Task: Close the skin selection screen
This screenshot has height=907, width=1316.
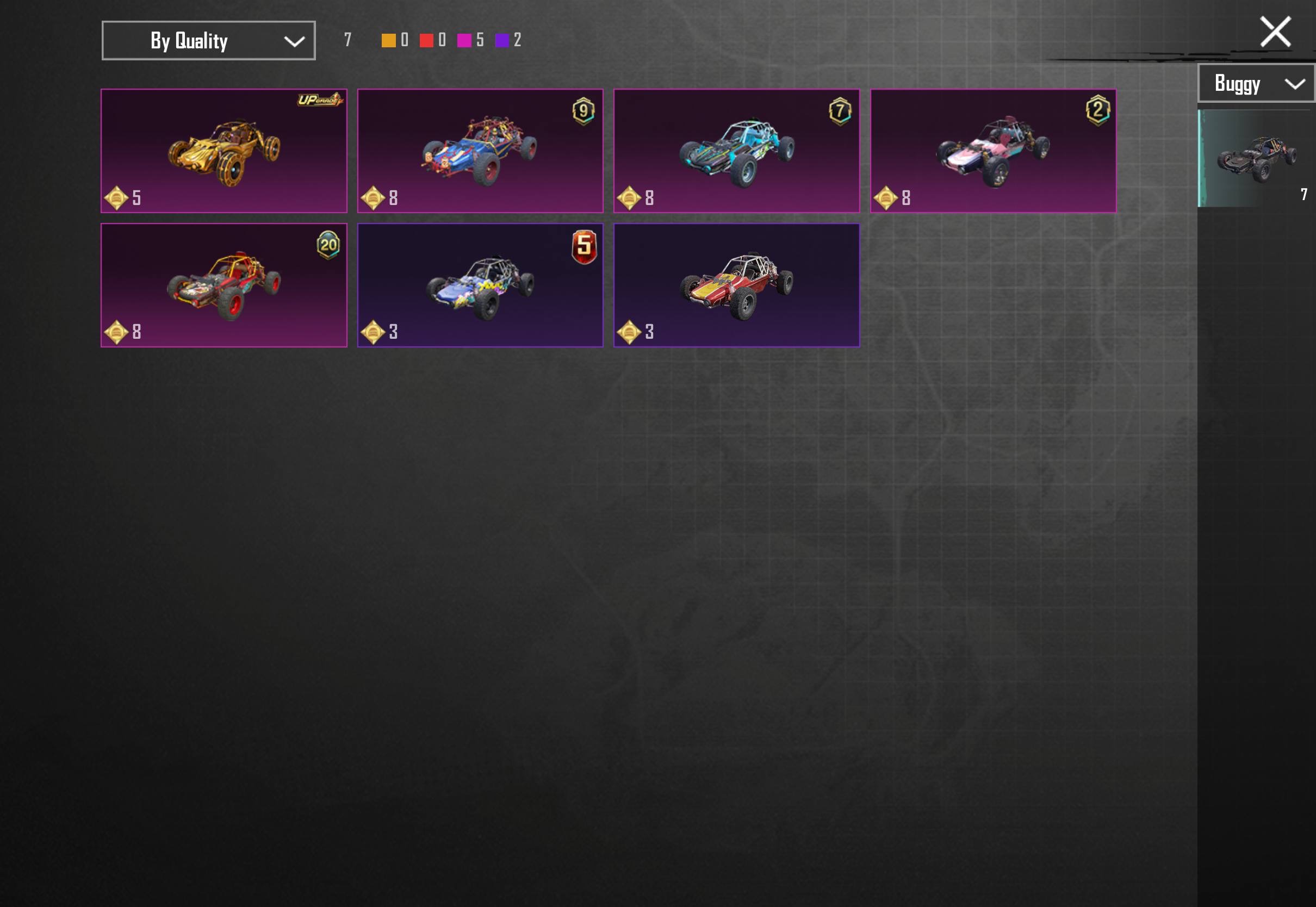Action: (1275, 31)
